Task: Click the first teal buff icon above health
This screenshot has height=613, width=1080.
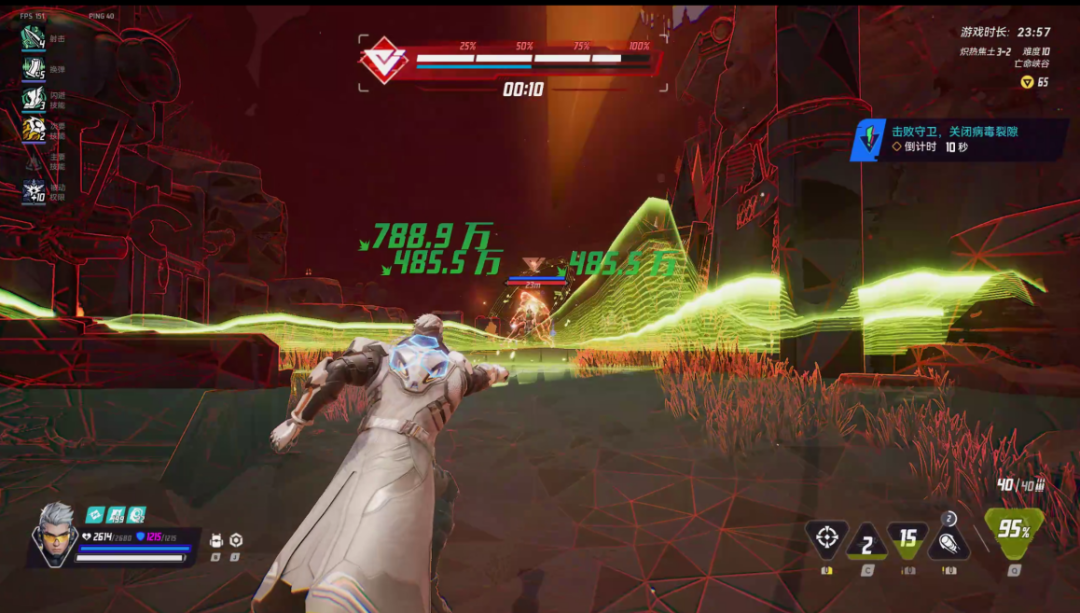Action: pos(94,514)
